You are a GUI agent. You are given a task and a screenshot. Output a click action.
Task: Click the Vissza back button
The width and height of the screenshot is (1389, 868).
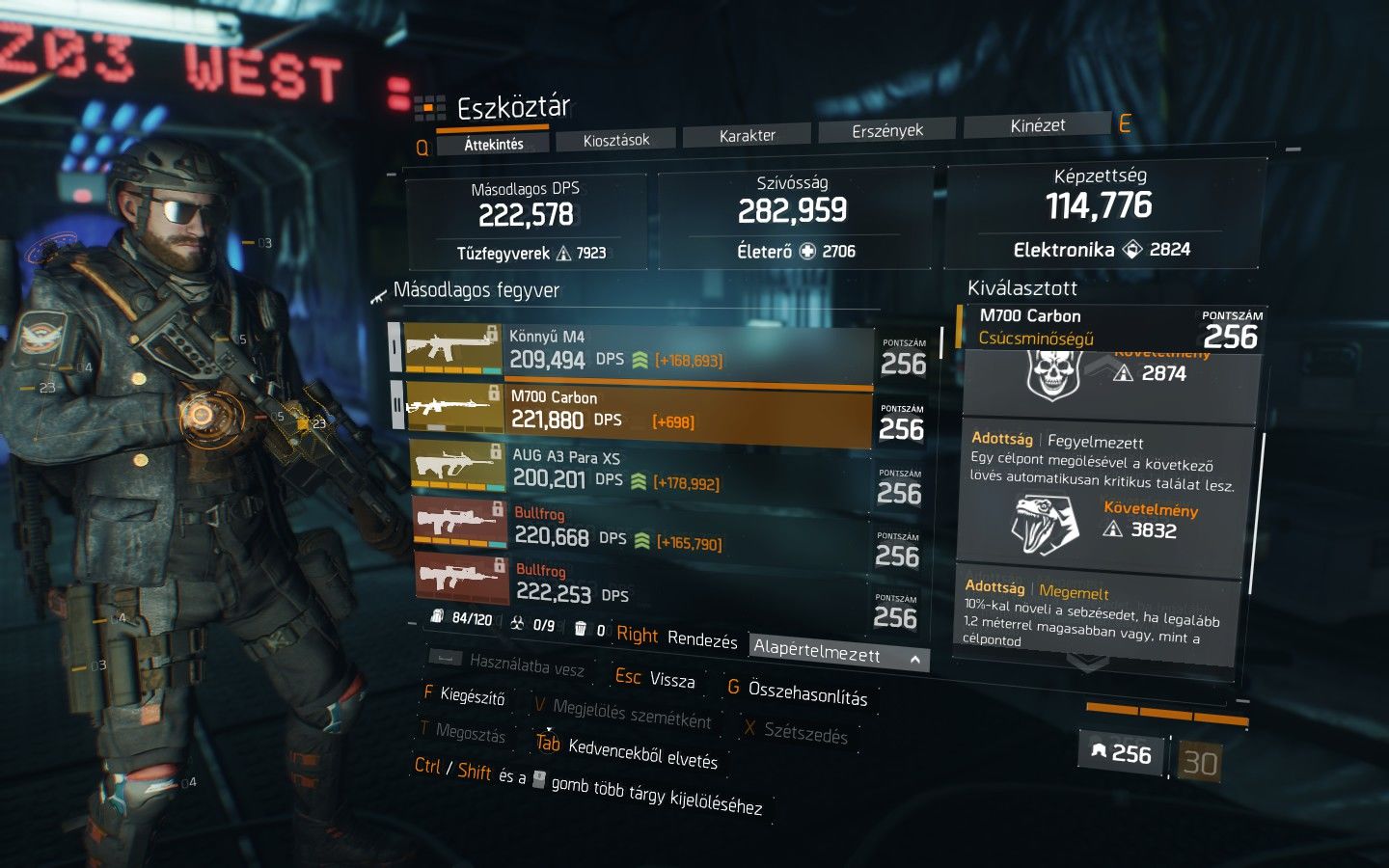coord(670,679)
